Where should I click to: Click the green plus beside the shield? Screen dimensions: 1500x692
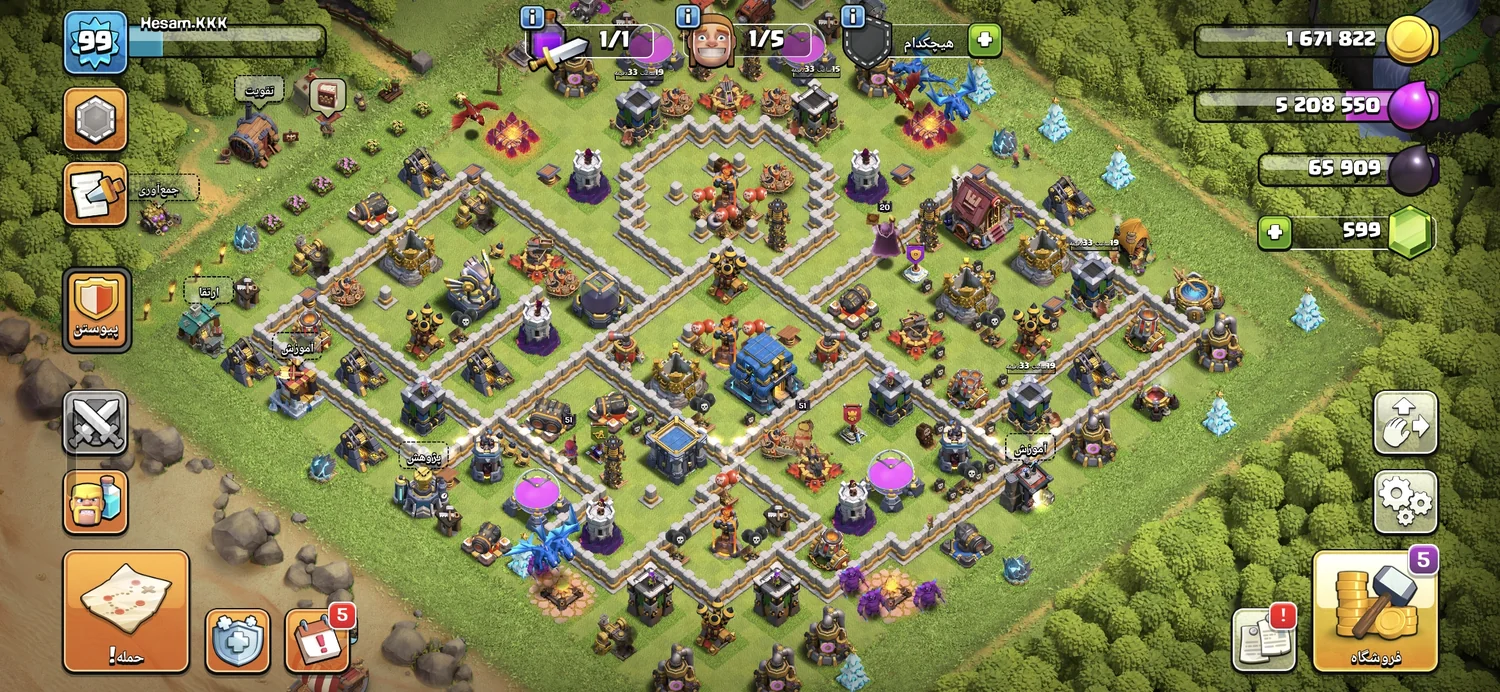coord(984,40)
